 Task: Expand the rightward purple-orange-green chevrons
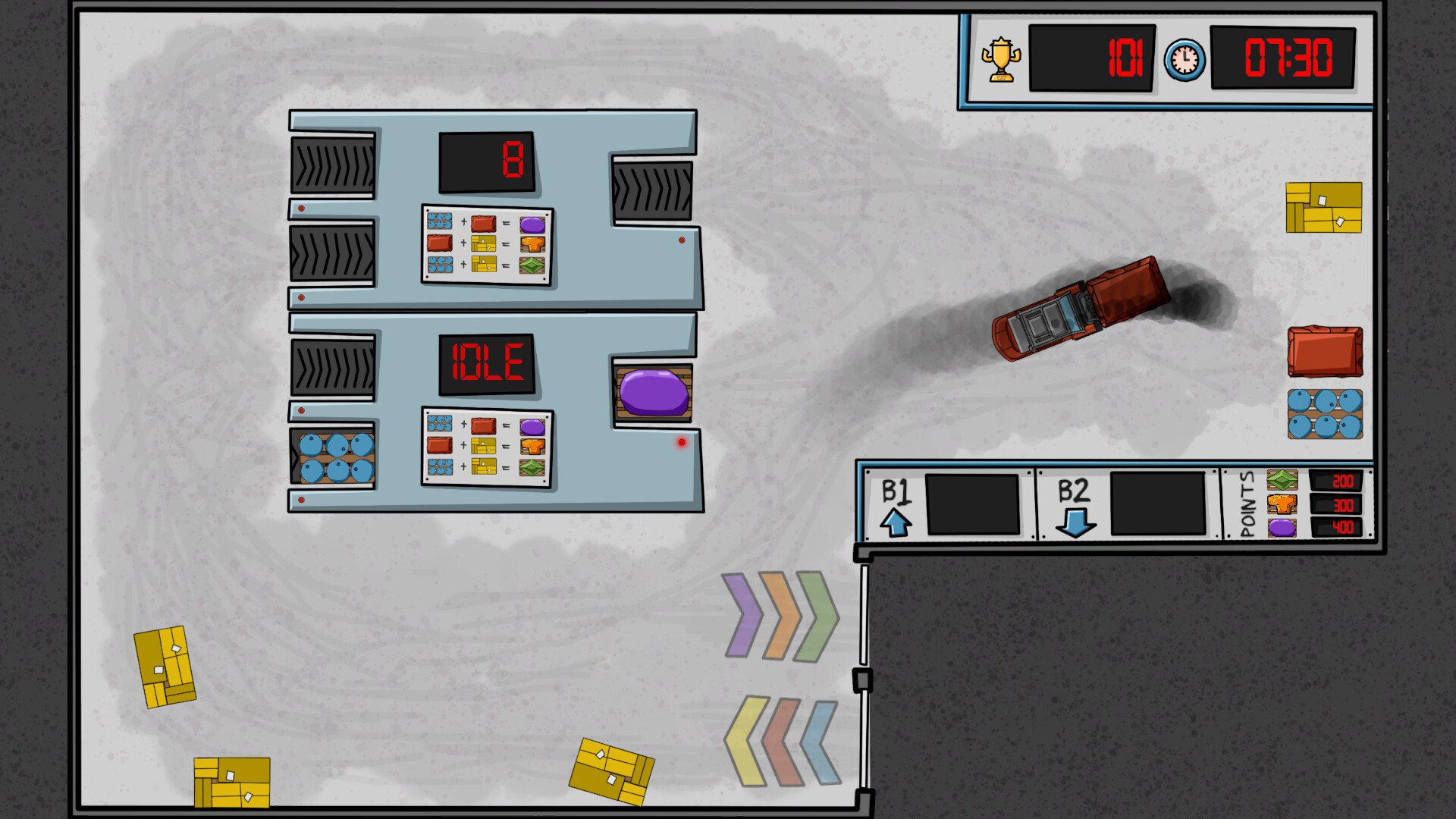click(x=781, y=616)
